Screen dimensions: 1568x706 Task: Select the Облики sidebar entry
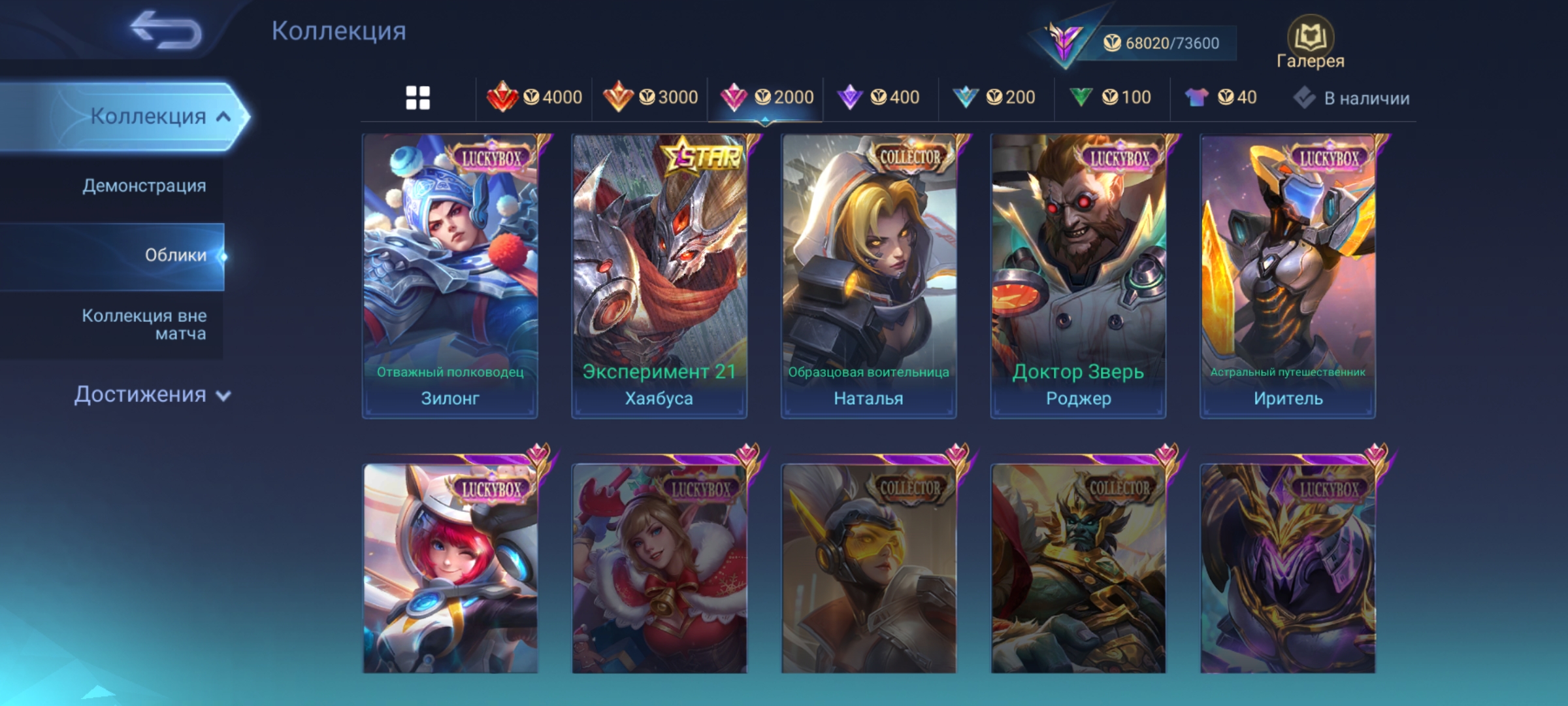175,256
